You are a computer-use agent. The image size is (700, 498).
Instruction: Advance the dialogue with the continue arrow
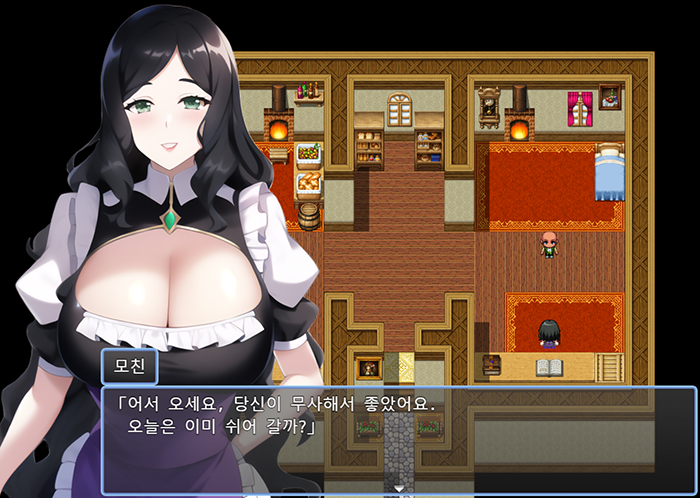(x=400, y=488)
